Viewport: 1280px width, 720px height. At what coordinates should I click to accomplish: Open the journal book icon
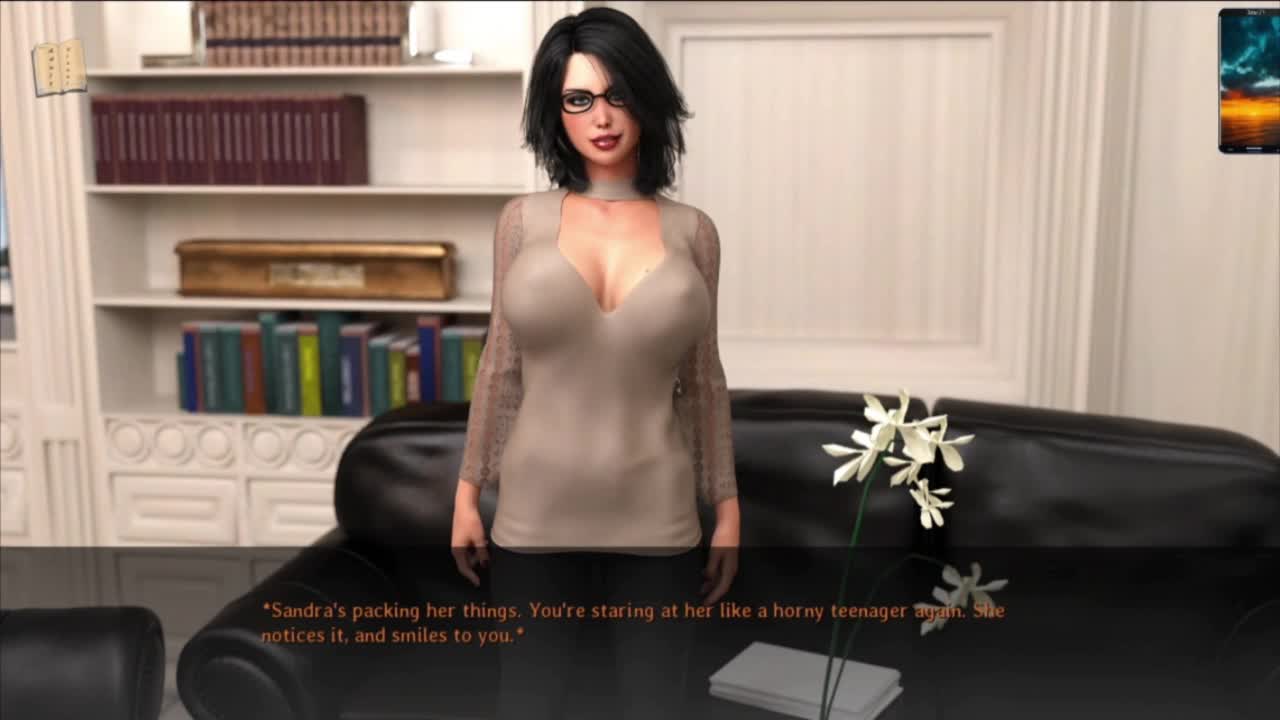(59, 68)
